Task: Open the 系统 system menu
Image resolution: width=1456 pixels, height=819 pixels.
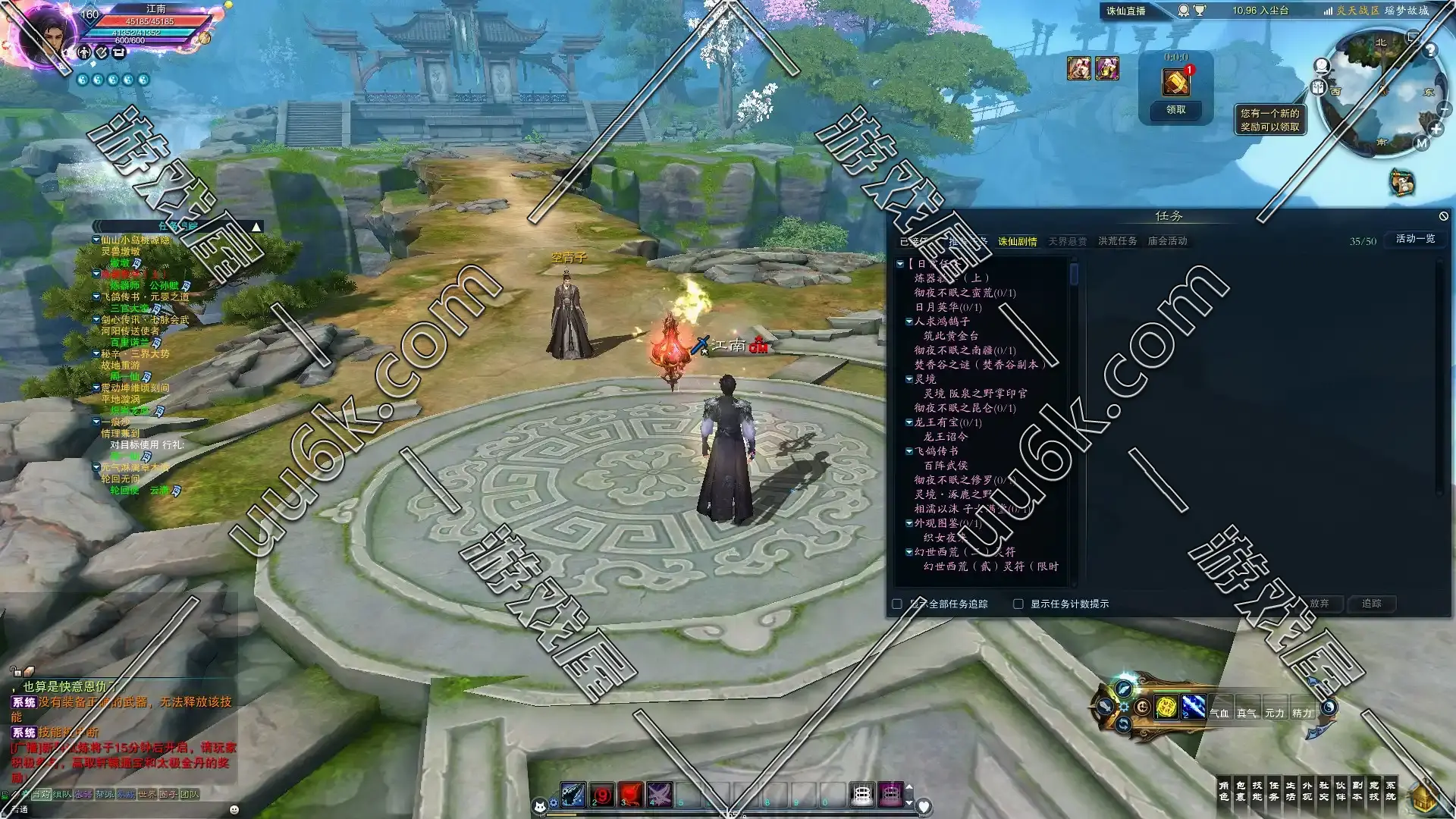Action: click(x=1390, y=791)
